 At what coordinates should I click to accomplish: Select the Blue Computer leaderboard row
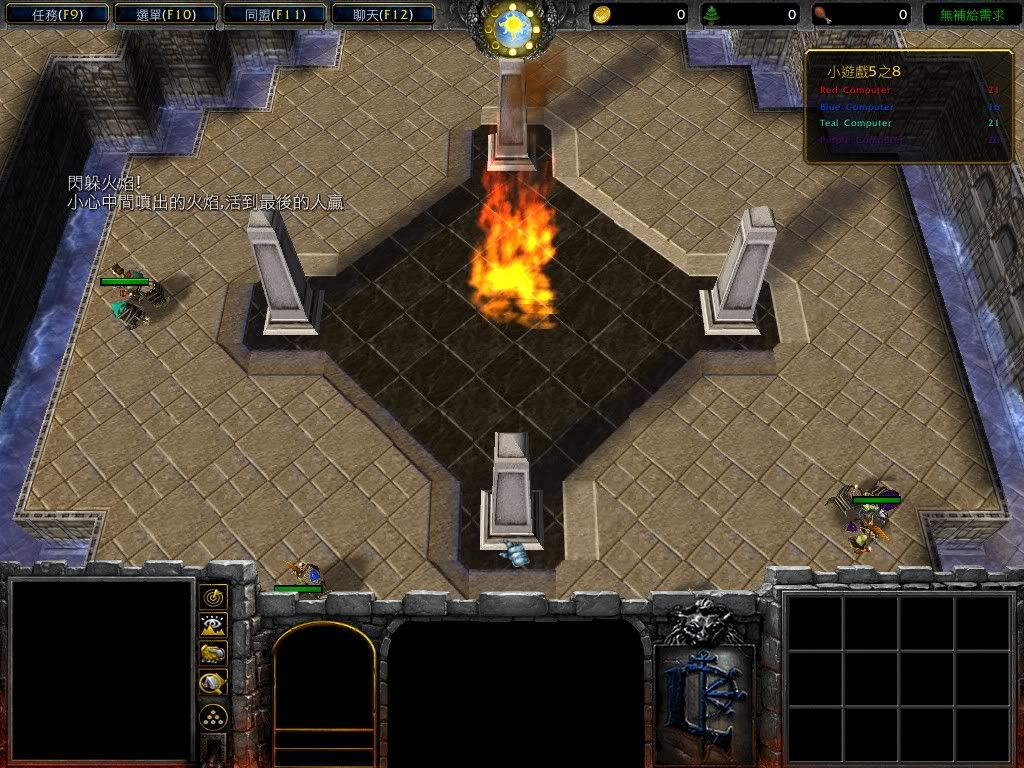click(908, 107)
